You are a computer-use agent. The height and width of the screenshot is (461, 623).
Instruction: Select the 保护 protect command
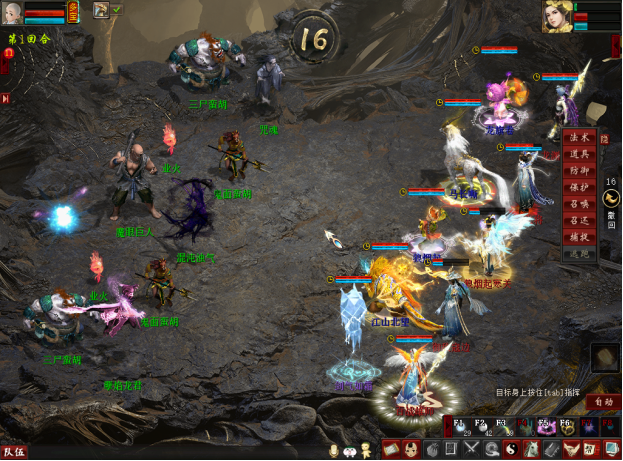pyautogui.click(x=577, y=188)
